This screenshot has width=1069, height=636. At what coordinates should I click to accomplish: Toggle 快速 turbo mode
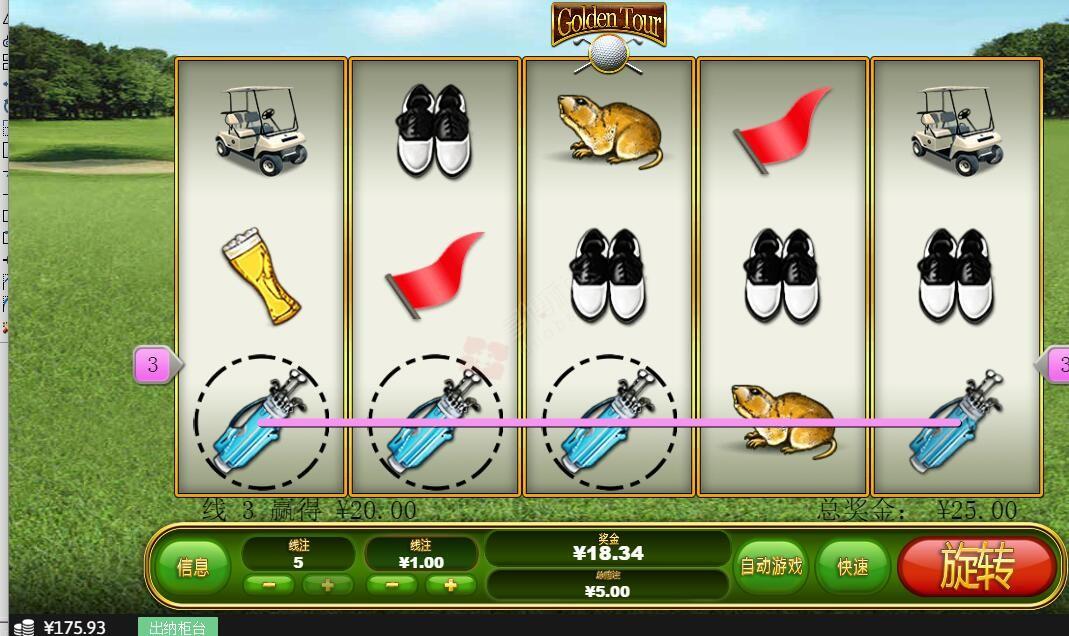point(852,567)
